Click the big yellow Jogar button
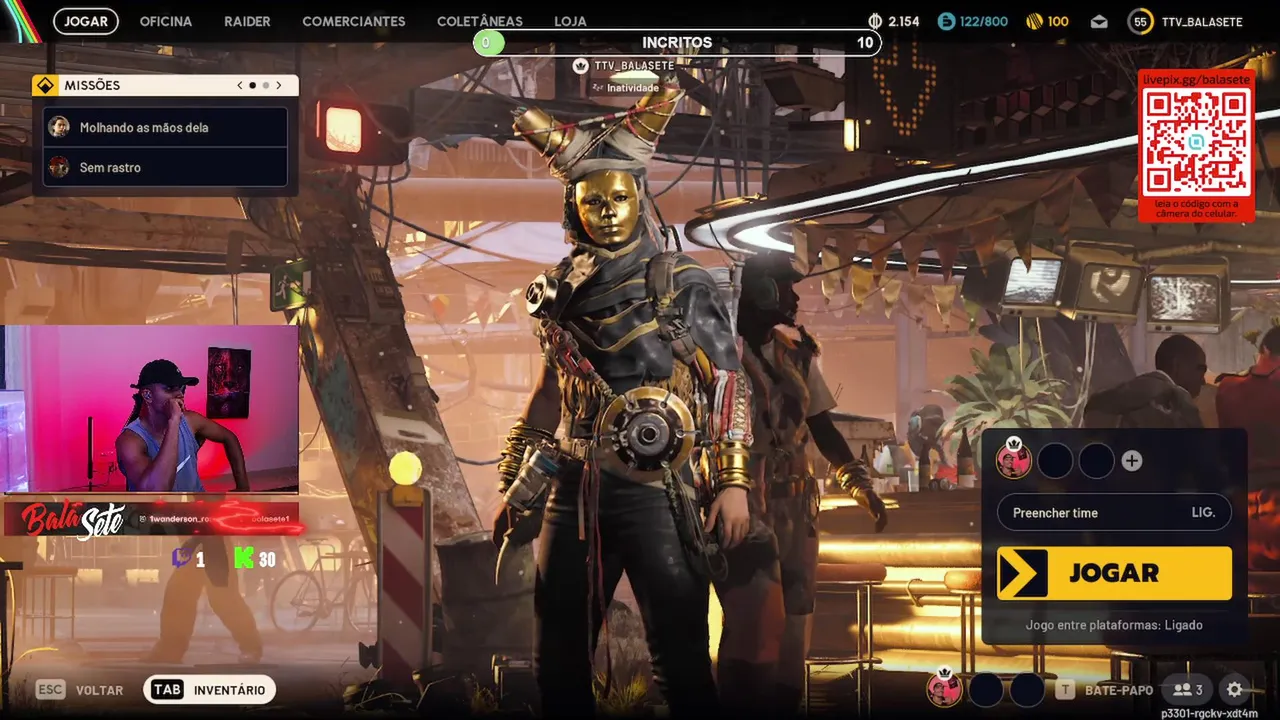 (1114, 573)
